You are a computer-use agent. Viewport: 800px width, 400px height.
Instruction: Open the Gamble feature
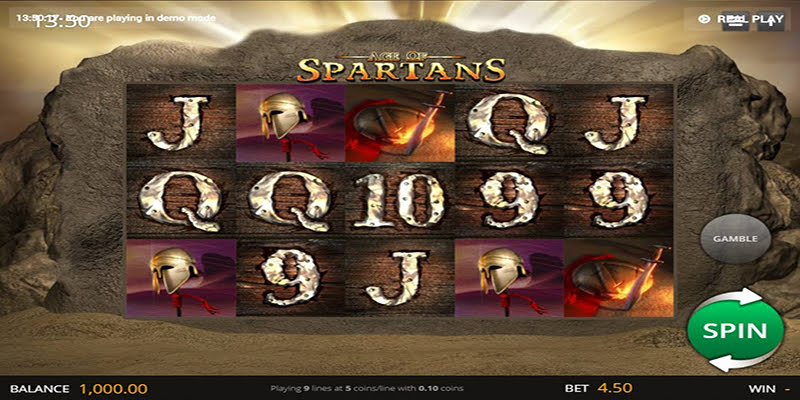734,239
